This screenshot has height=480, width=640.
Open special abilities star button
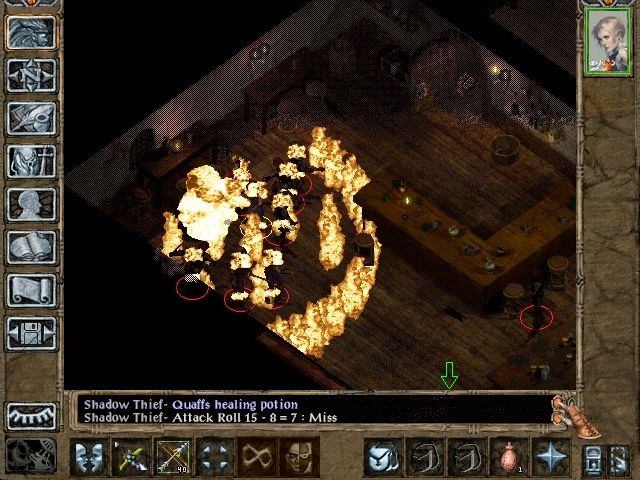click(x=549, y=458)
